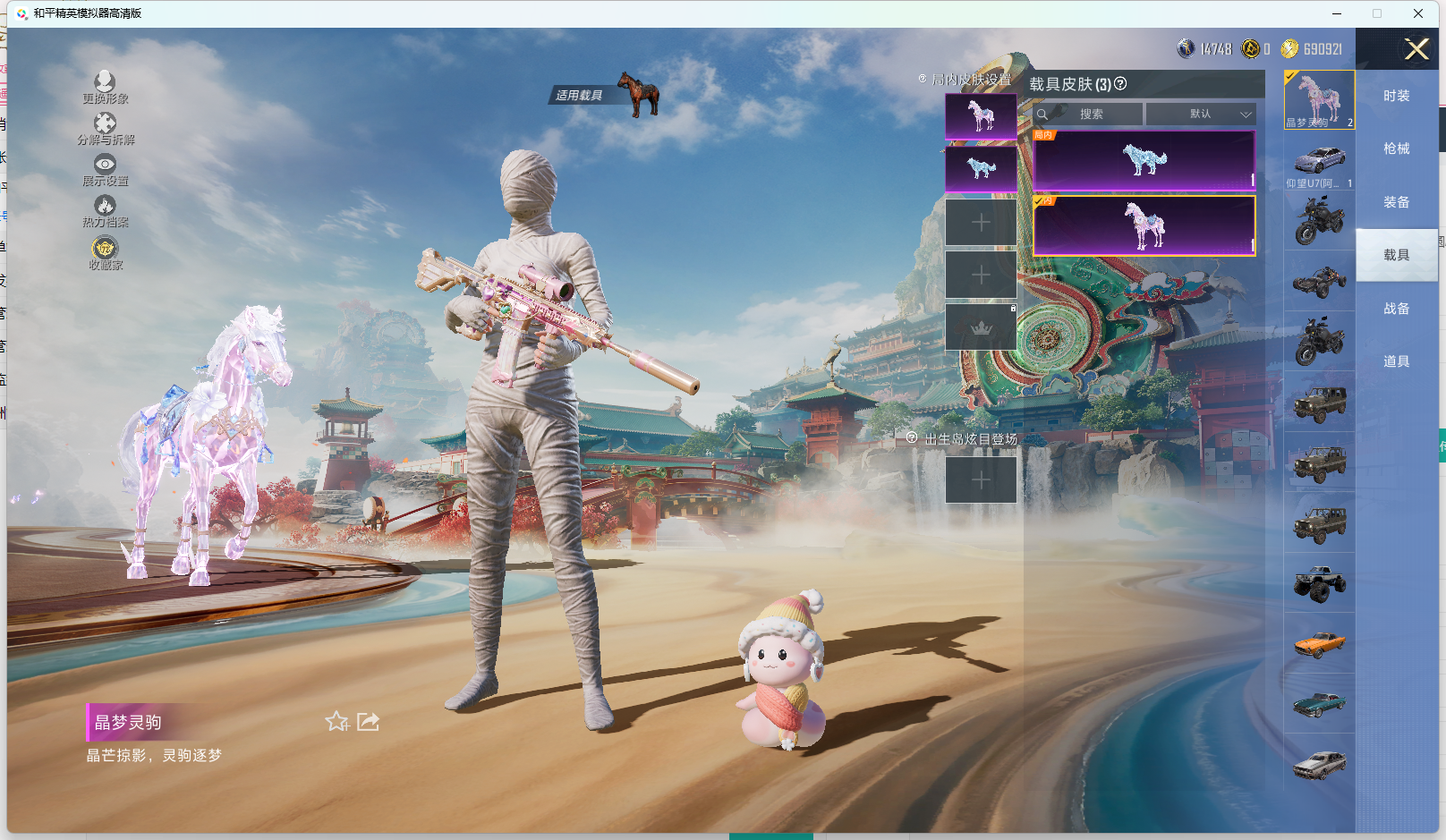The image size is (1446, 840).
Task: Open the 道具 tab
Action: pyautogui.click(x=1396, y=361)
